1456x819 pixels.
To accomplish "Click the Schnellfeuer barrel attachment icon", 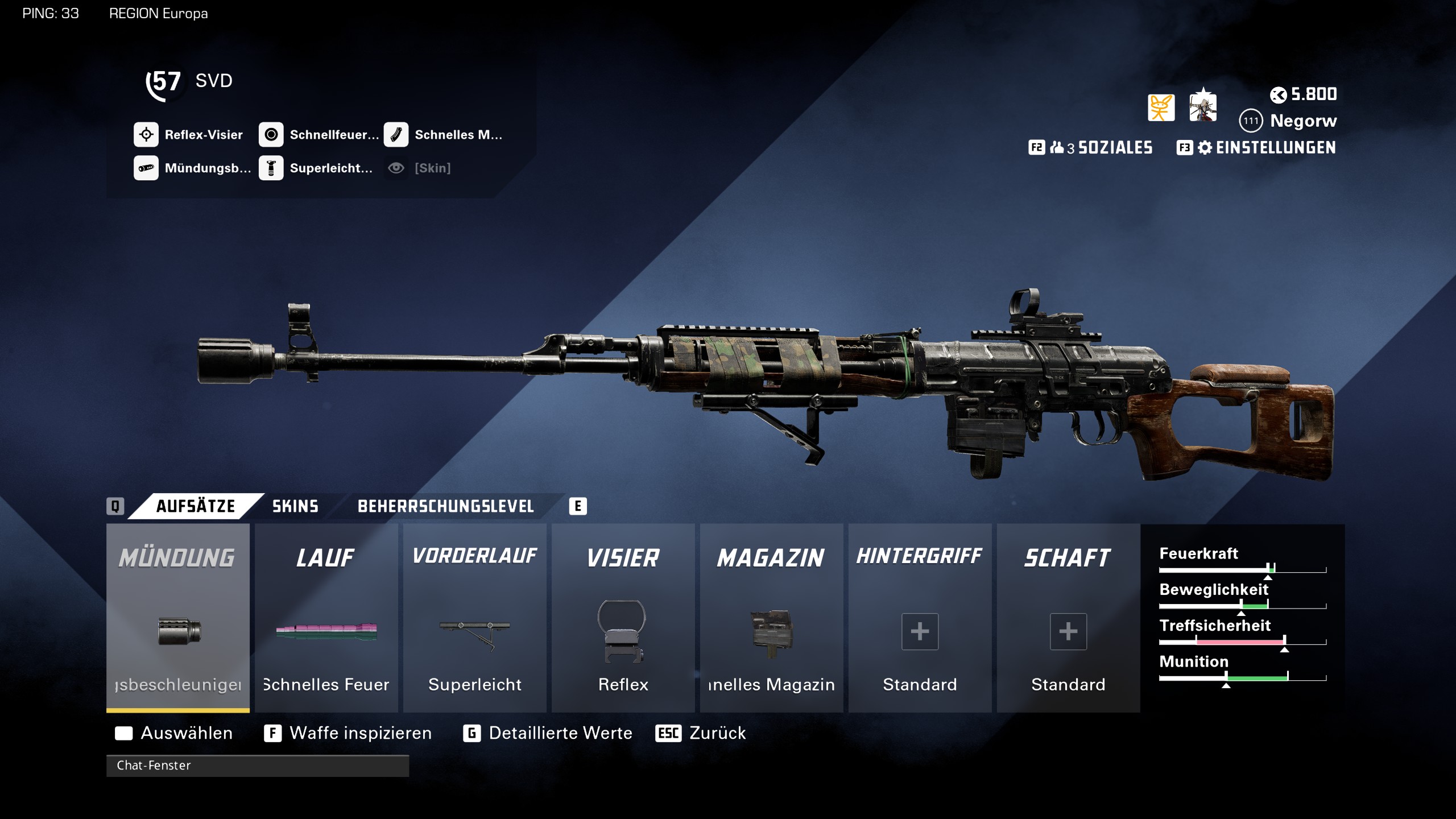I will point(271,135).
